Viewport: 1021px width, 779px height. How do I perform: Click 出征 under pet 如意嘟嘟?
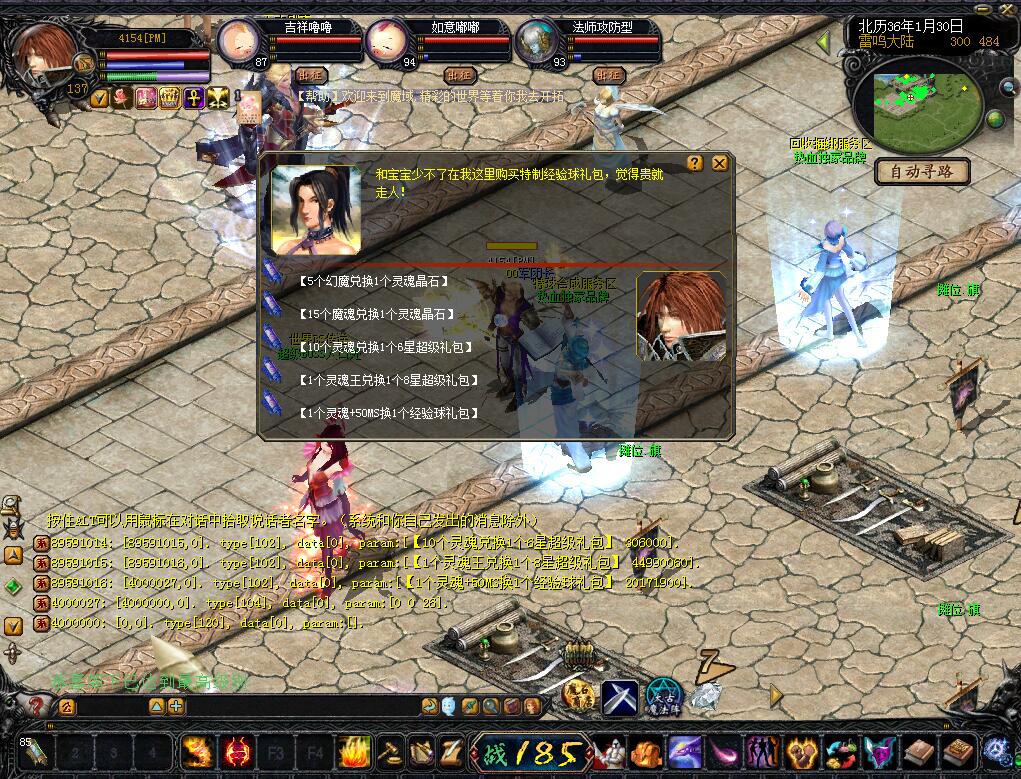pos(459,75)
